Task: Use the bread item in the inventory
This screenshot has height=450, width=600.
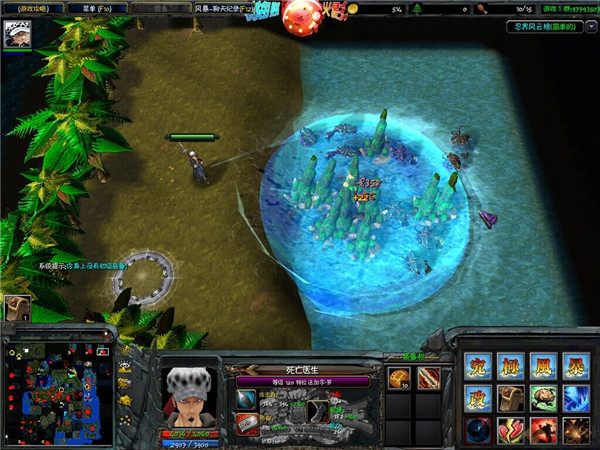Action: pyautogui.click(x=400, y=377)
